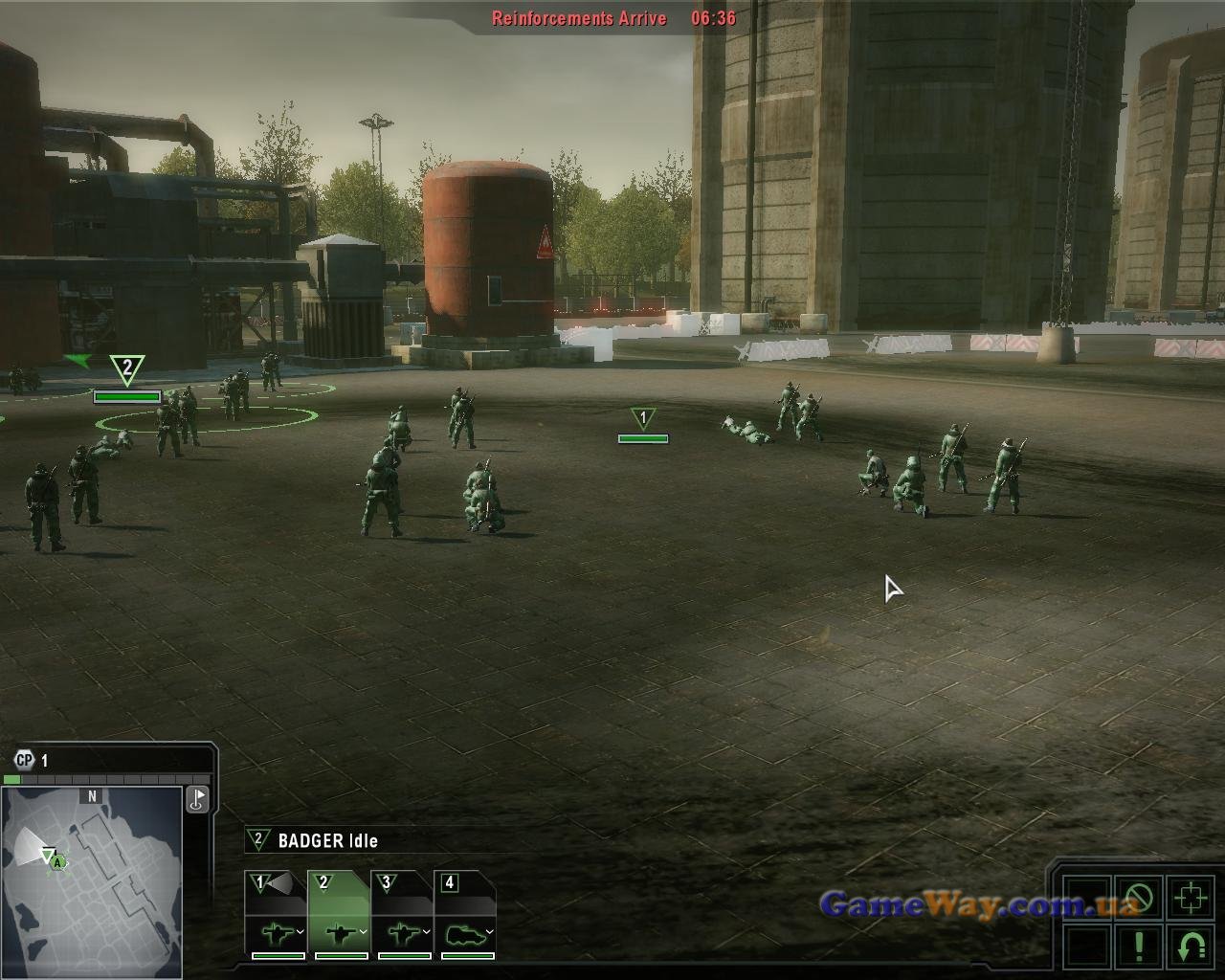Select the vehicle unit card 4
The height and width of the screenshot is (980, 1225).
[x=465, y=914]
